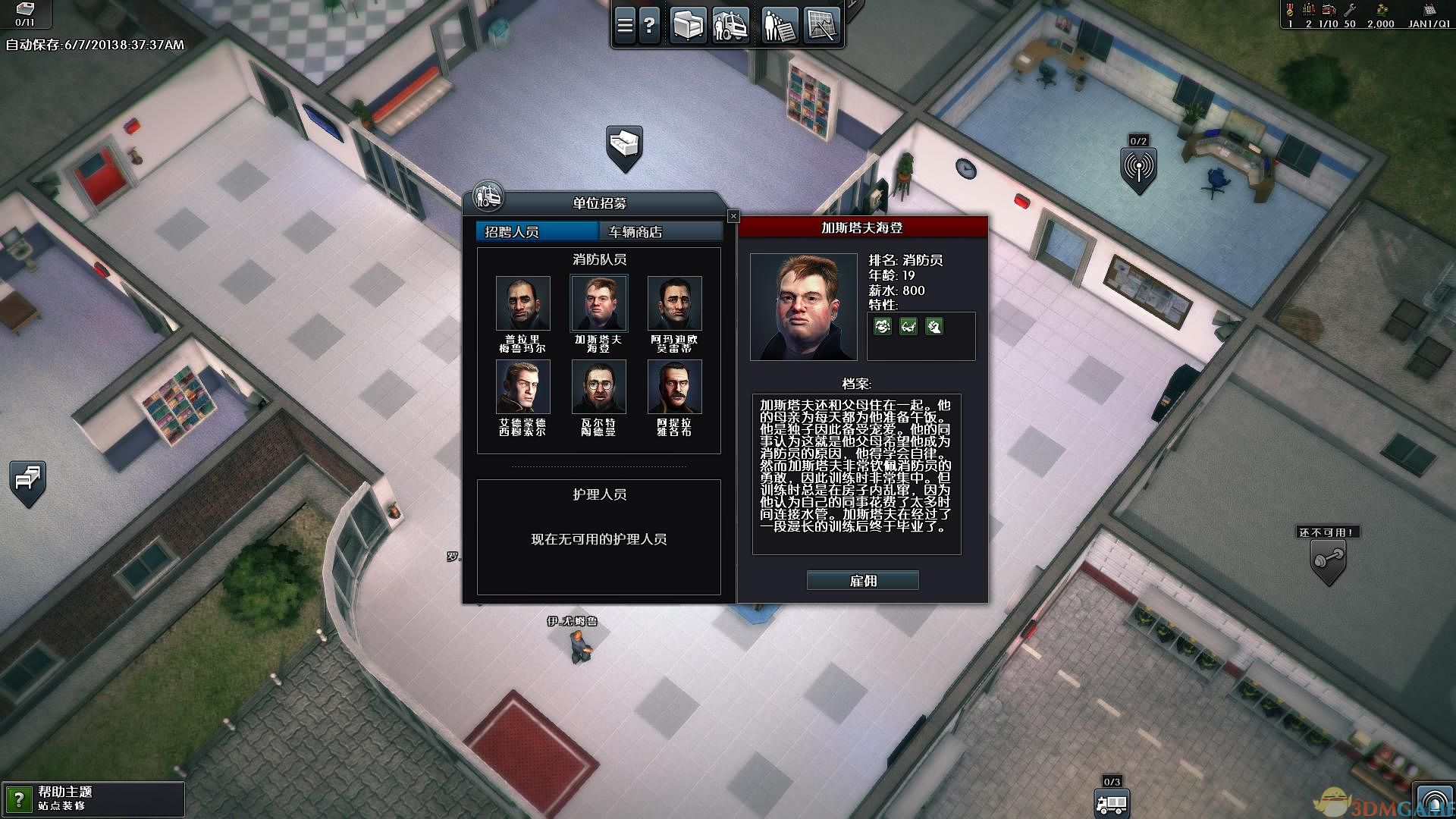This screenshot has height=819, width=1456.
Task: Open the hamburger menu in the top toolbar
Action: 625,24
